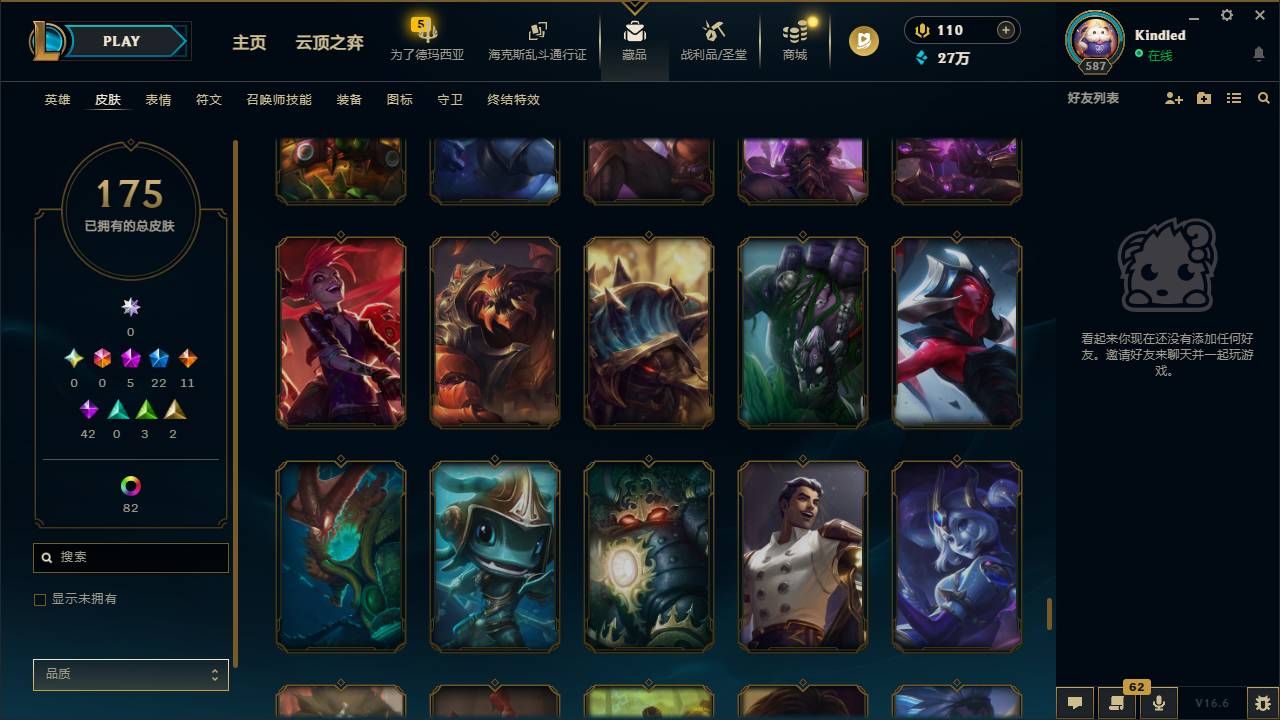Enable the 显示未拥有 checkbox

(40, 599)
